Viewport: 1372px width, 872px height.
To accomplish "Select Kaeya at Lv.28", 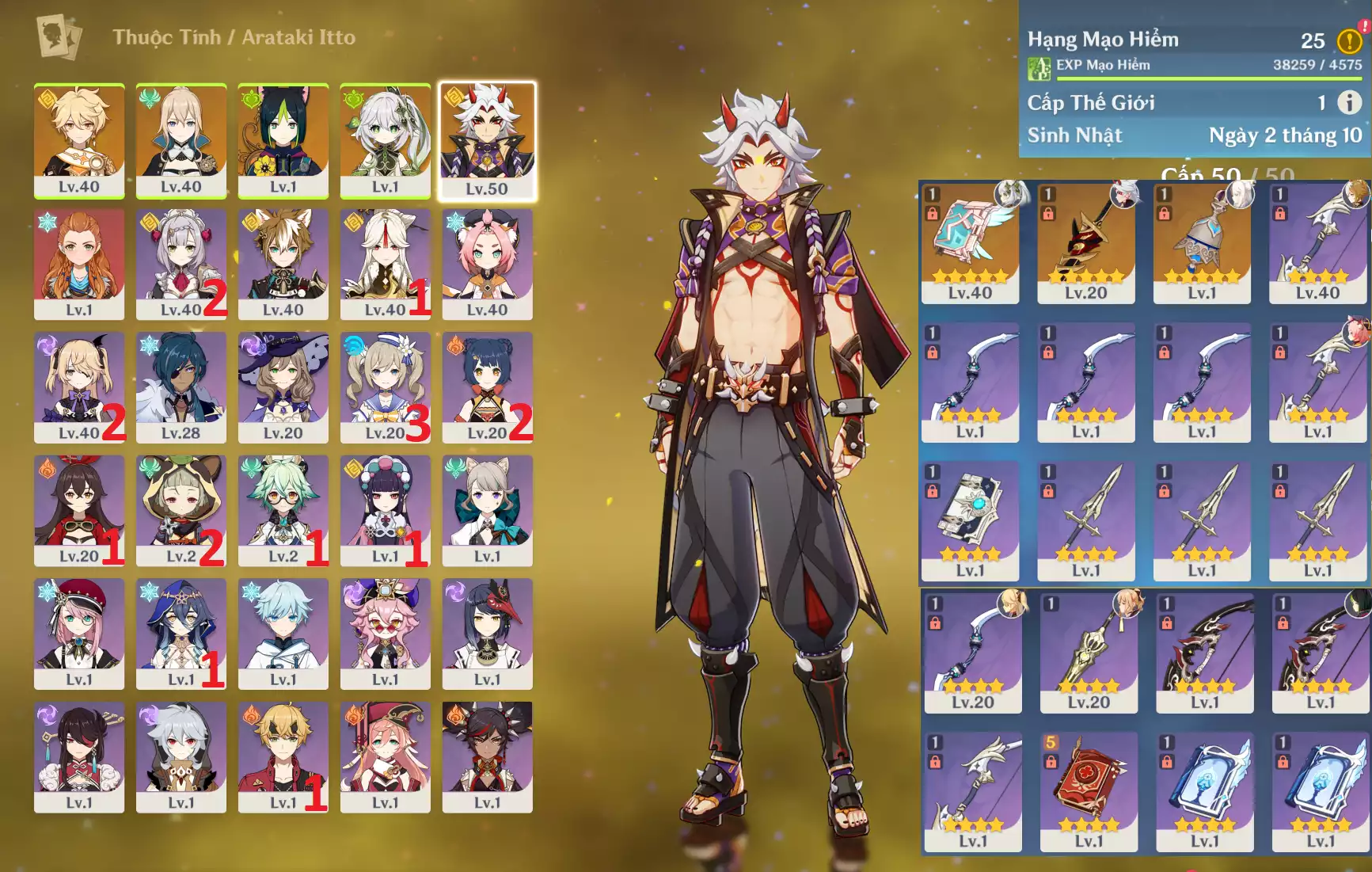I will click(181, 386).
